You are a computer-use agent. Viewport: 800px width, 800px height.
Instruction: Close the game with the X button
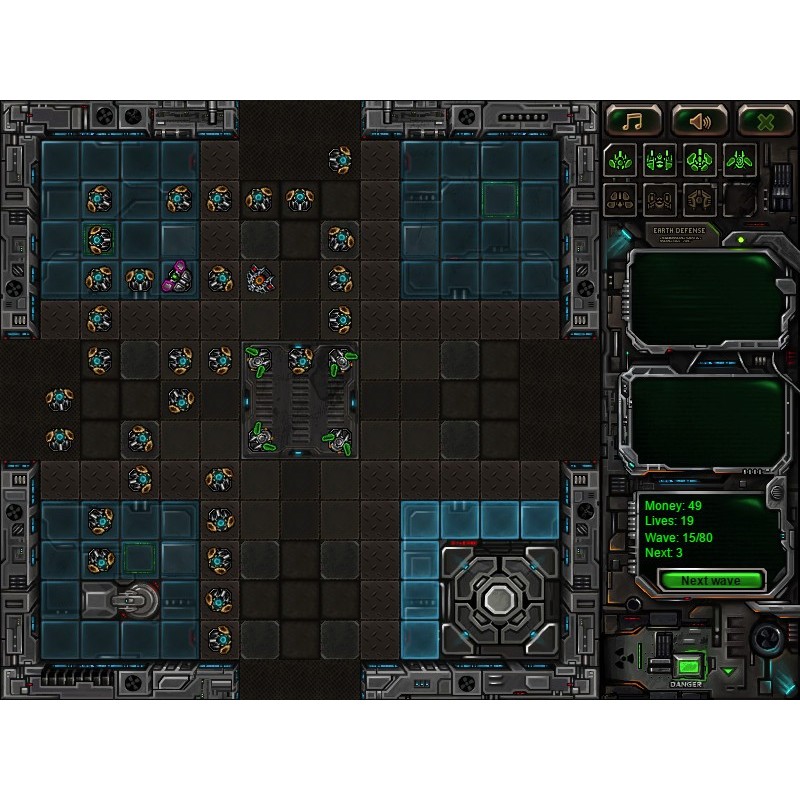point(765,121)
